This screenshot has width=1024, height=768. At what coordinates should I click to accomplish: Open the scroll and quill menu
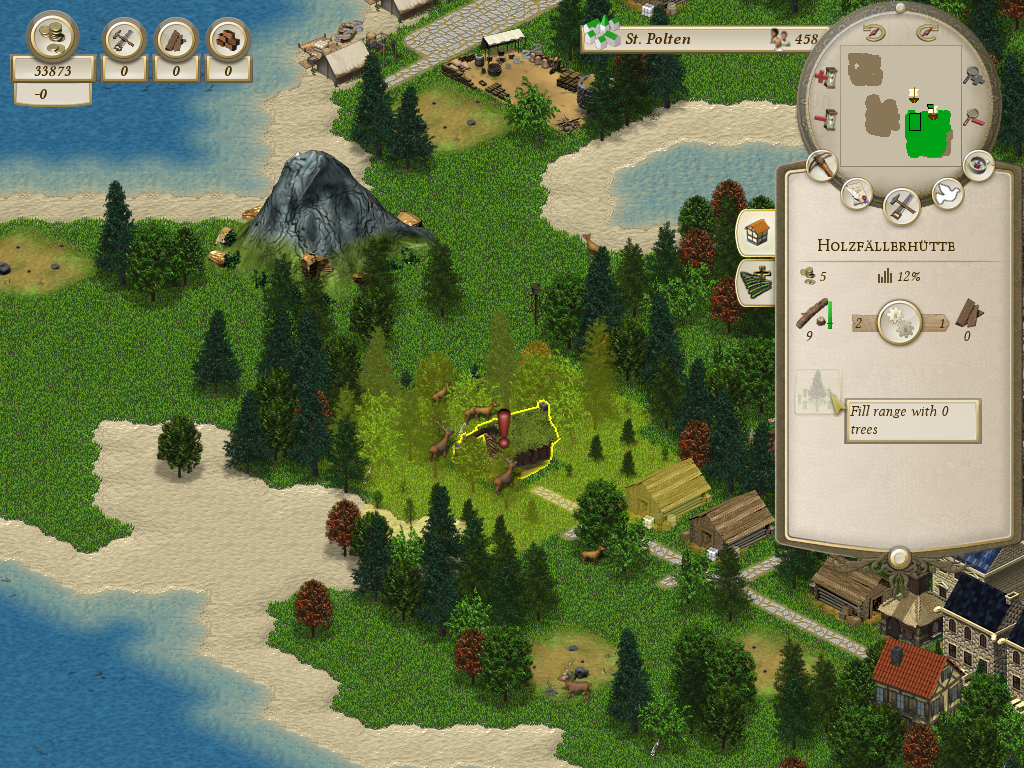[856, 193]
